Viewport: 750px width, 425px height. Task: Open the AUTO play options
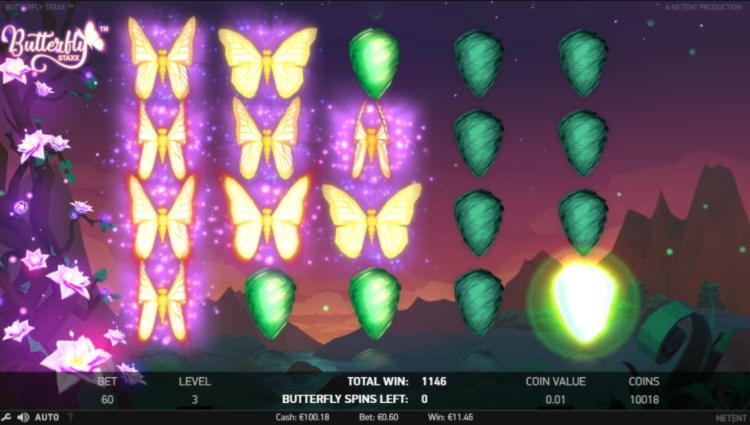[47, 417]
